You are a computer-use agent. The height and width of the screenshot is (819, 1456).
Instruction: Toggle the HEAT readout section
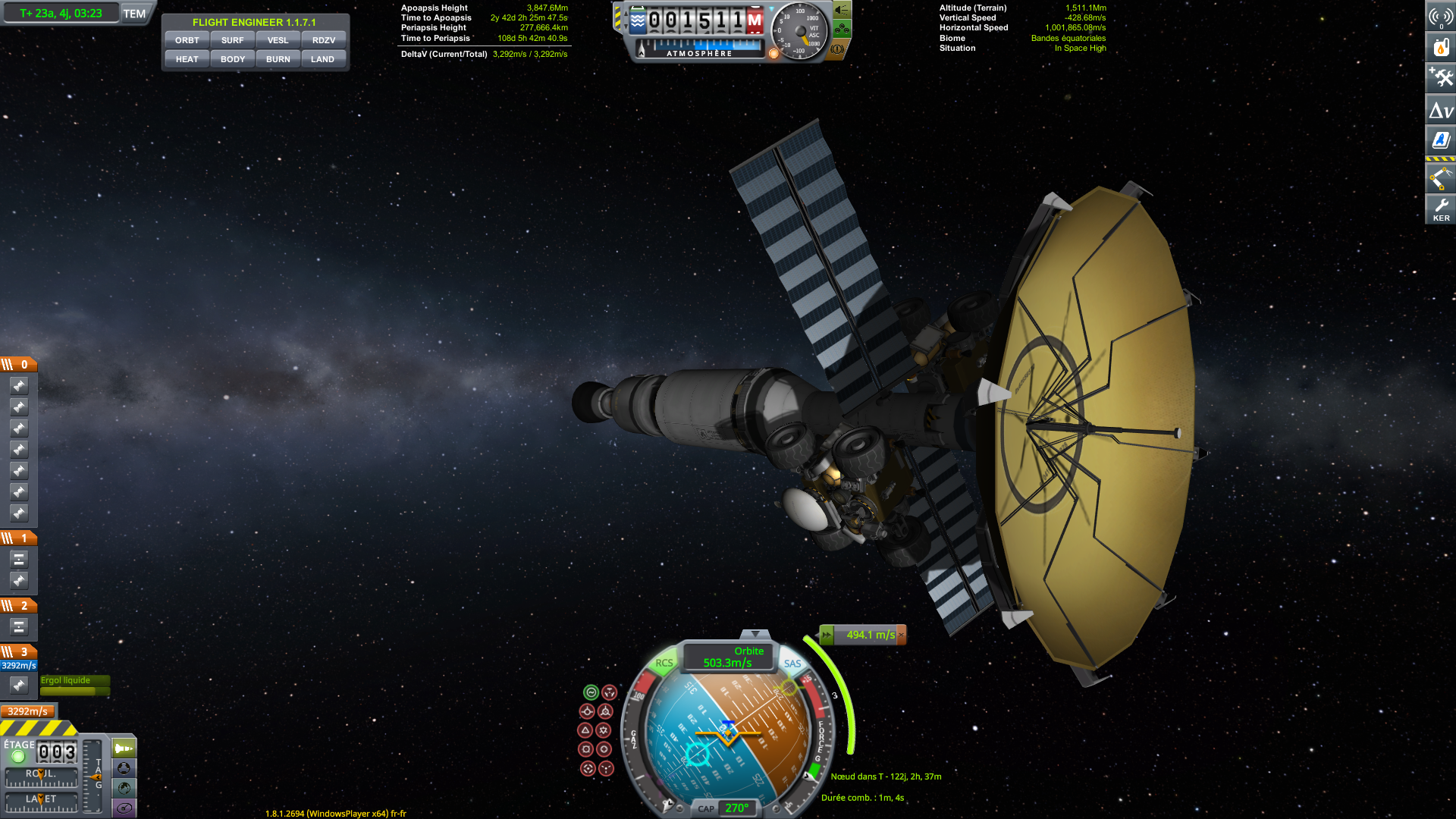tap(187, 59)
